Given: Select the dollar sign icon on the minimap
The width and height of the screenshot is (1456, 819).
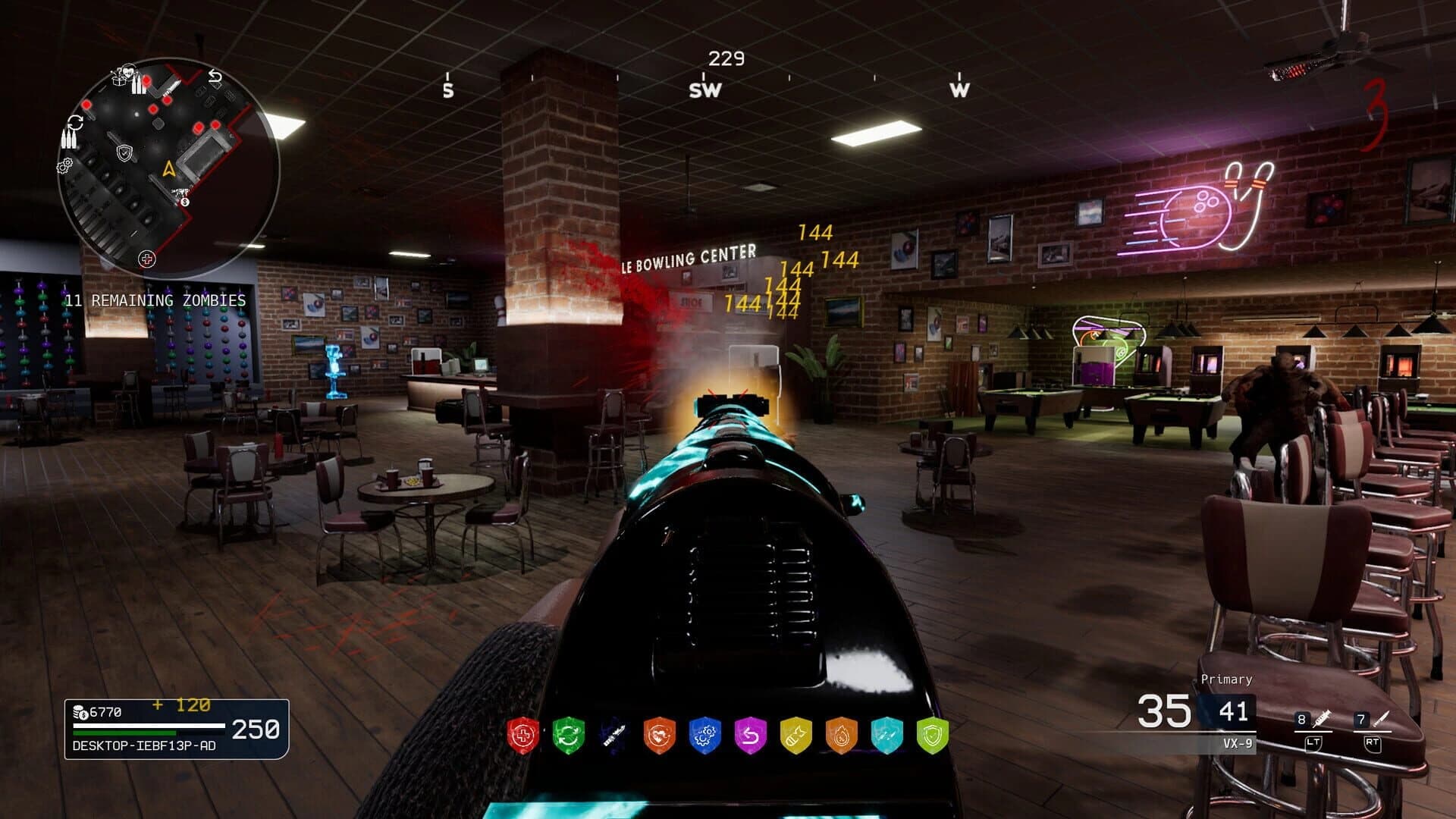Looking at the screenshot, I should tap(184, 201).
